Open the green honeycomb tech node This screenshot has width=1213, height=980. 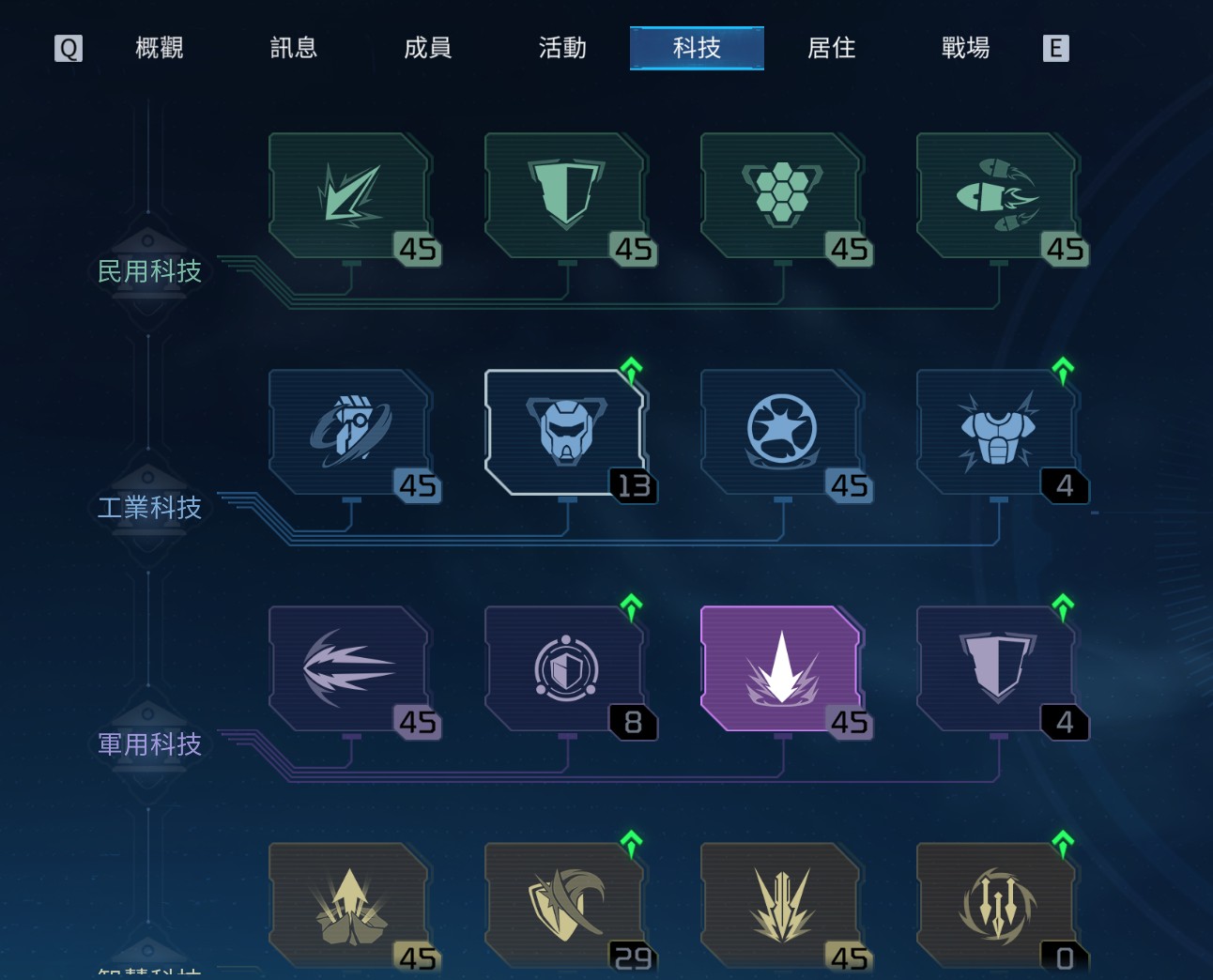coord(781,195)
